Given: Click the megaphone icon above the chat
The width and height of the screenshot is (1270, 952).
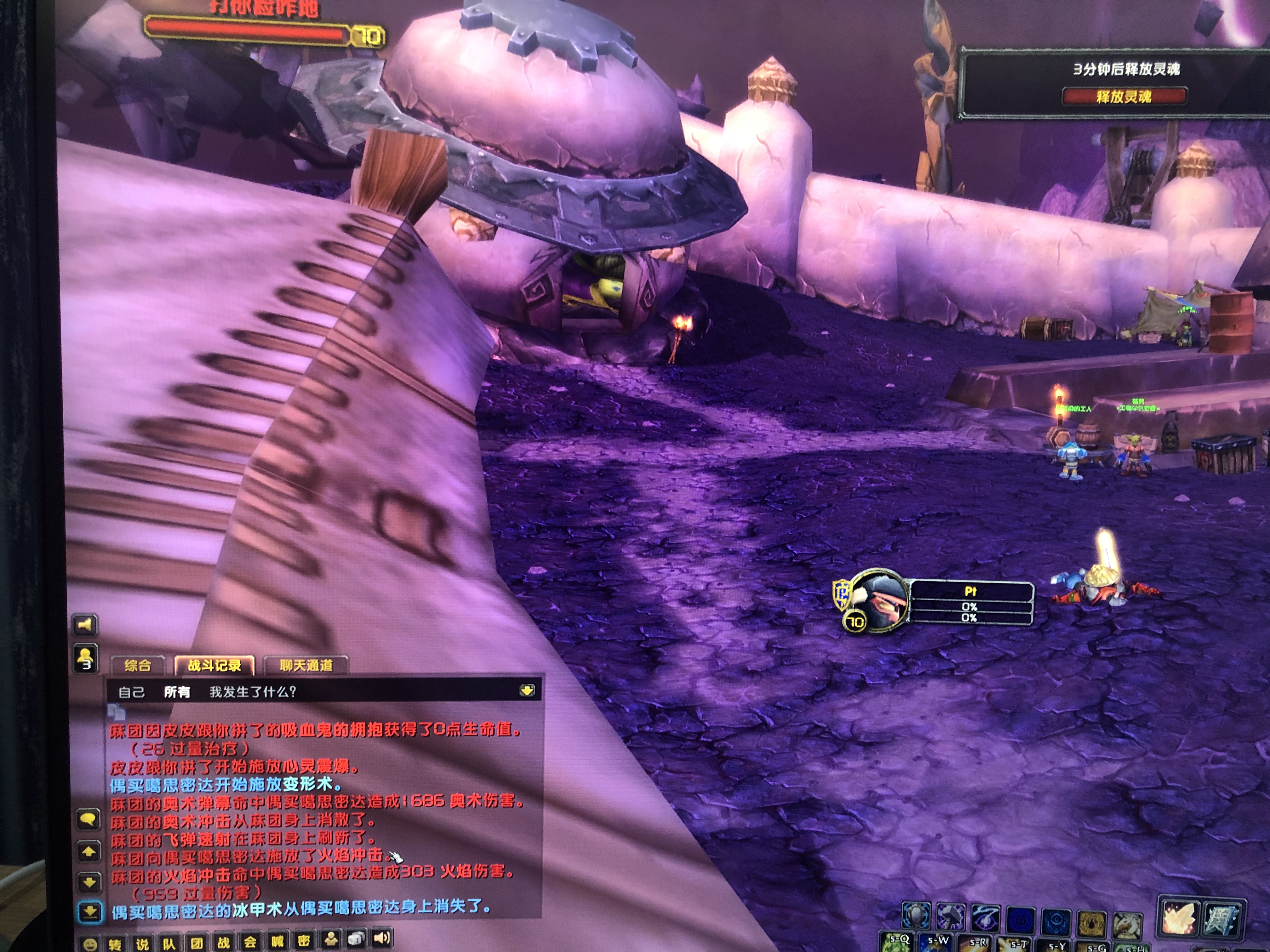Looking at the screenshot, I should coord(85,624).
